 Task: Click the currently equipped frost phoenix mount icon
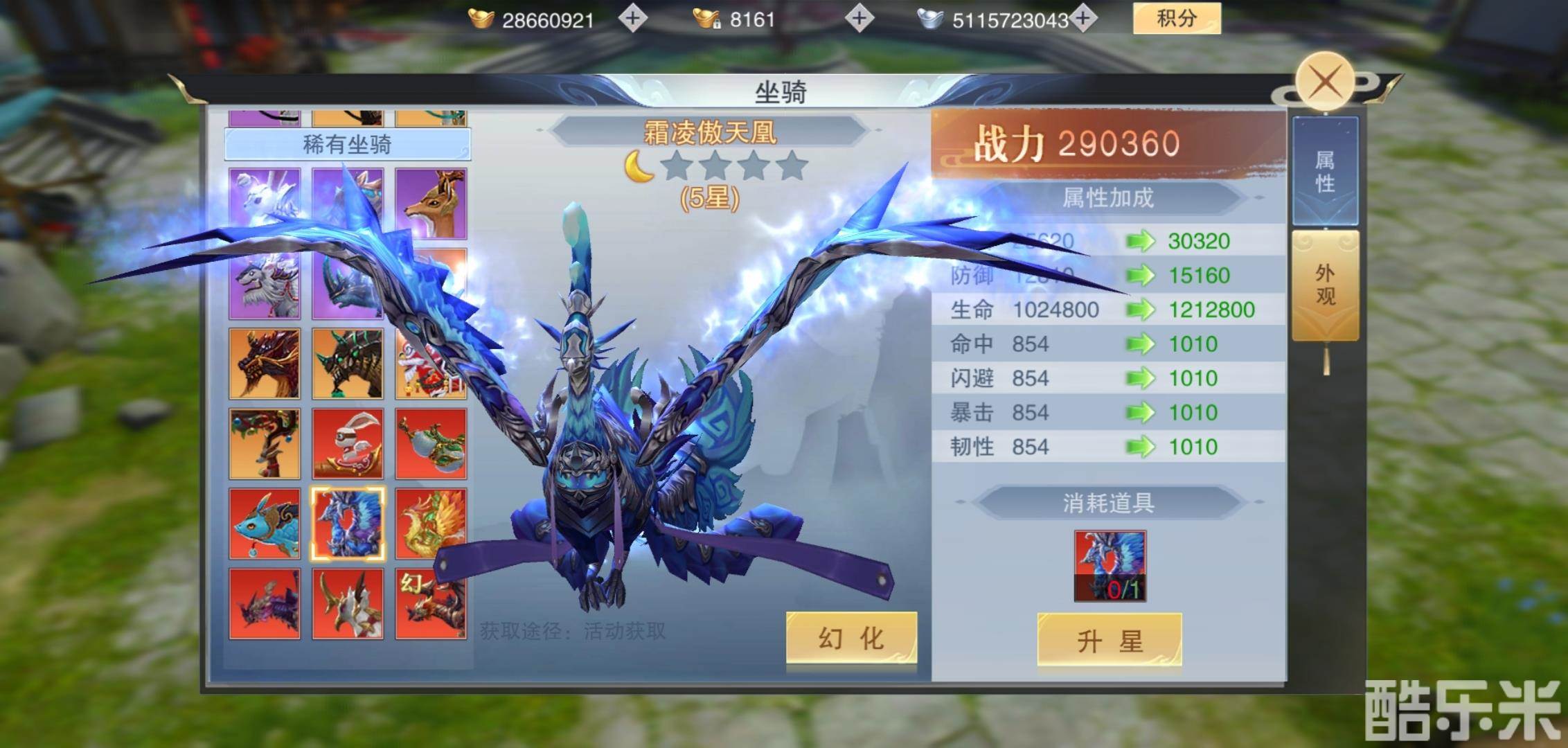(x=348, y=523)
